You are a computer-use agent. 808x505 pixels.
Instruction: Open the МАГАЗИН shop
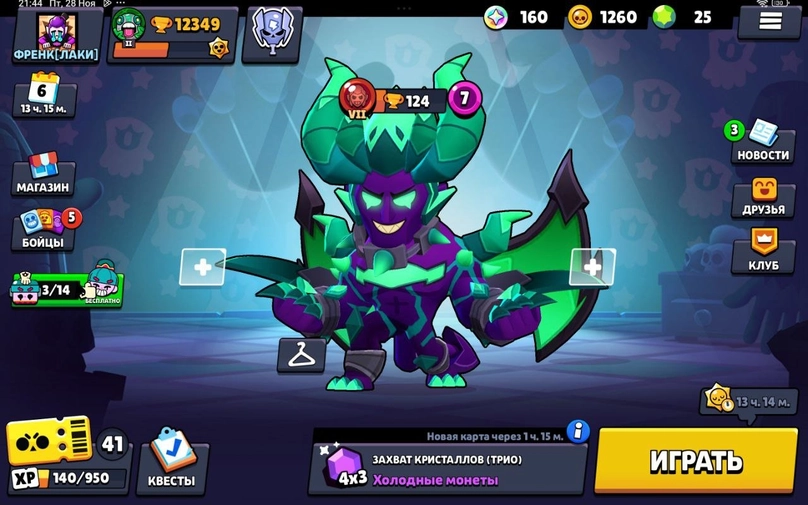(43, 174)
